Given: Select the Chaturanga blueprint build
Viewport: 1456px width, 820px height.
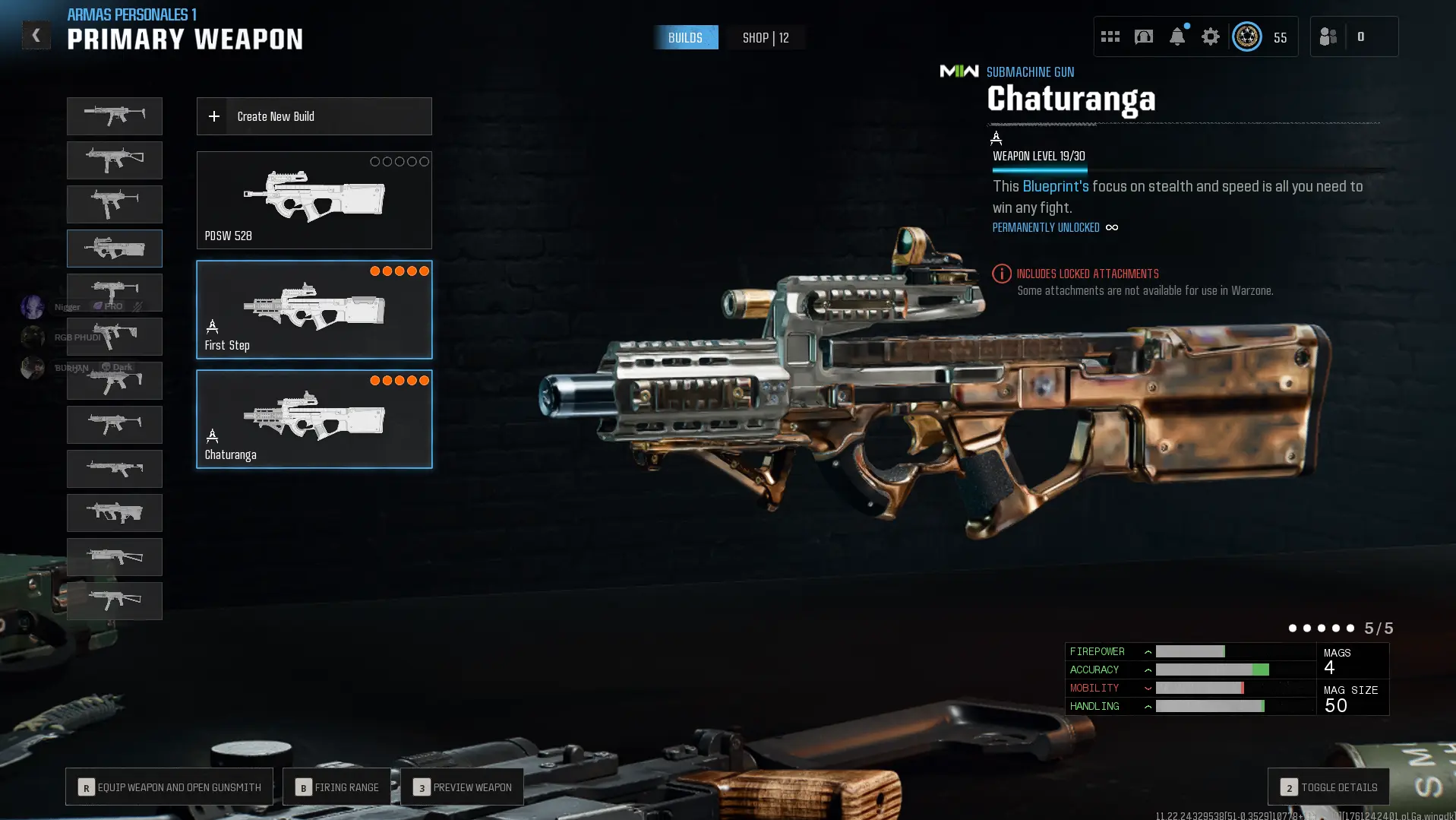Looking at the screenshot, I should (x=314, y=419).
